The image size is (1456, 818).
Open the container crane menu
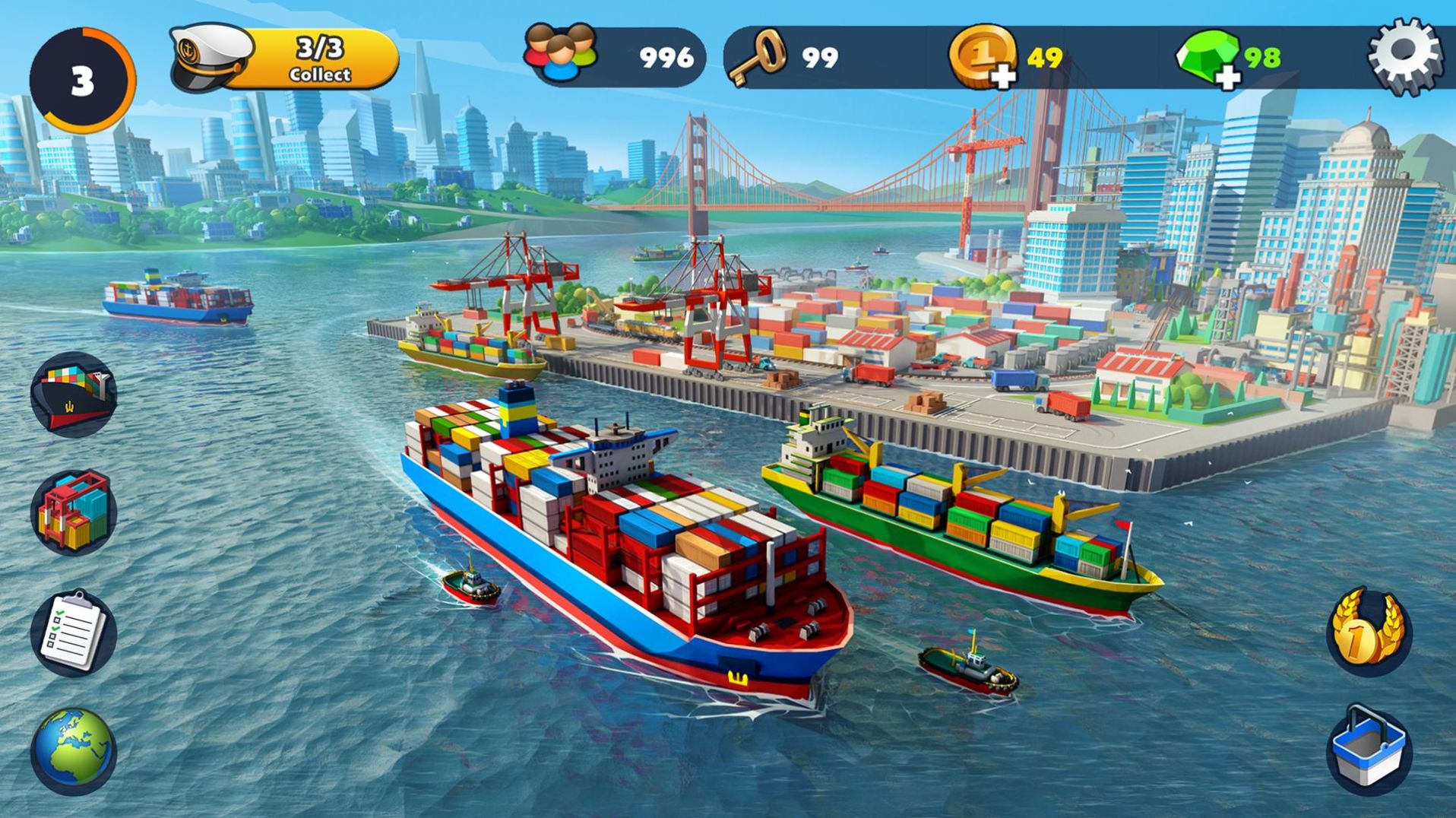pos(74,512)
